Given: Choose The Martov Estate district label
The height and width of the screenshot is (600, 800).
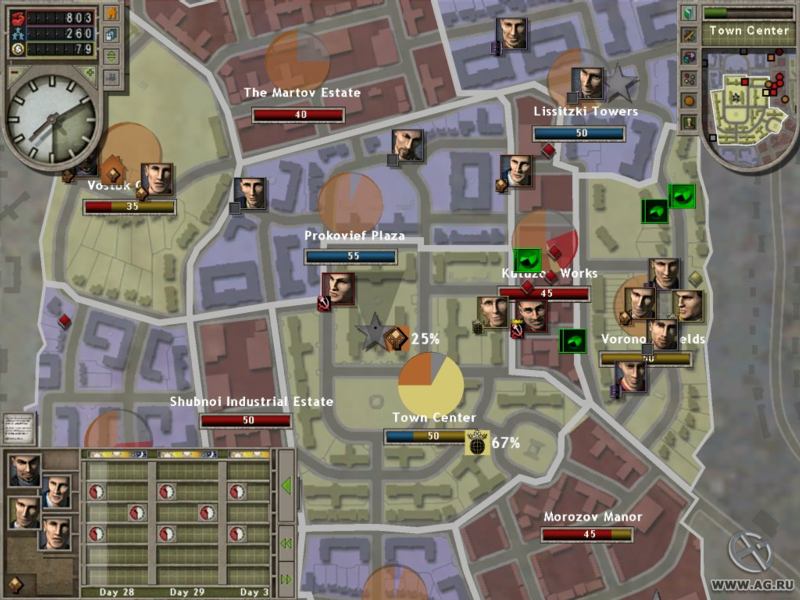Looking at the screenshot, I should pos(302,93).
